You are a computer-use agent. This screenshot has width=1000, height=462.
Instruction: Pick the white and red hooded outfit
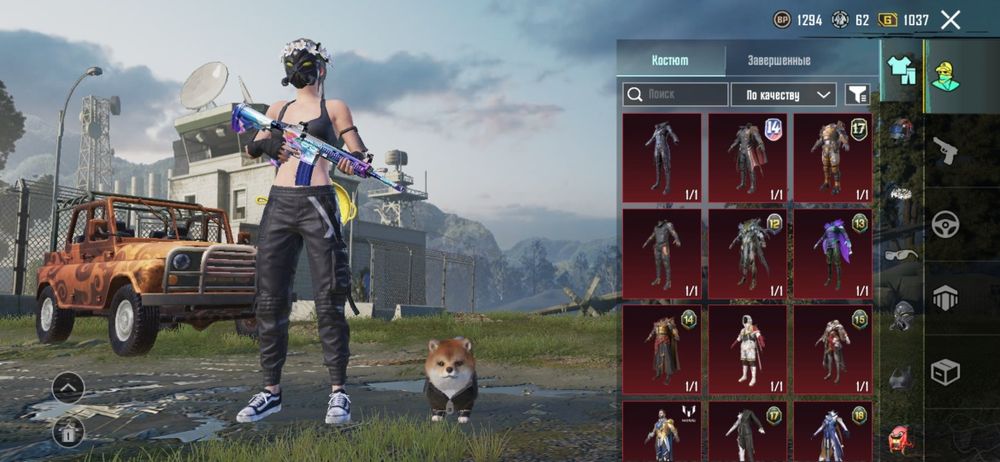pos(747,350)
